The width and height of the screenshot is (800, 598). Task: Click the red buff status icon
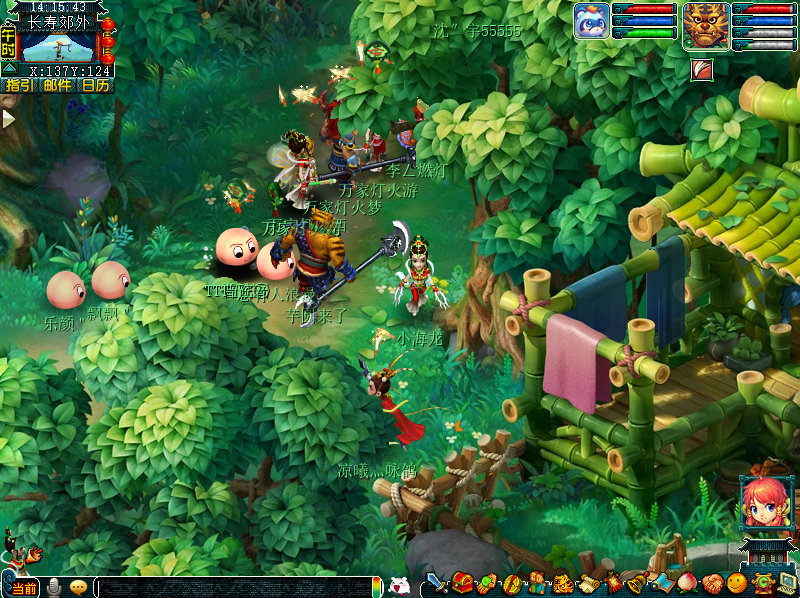tap(702, 69)
